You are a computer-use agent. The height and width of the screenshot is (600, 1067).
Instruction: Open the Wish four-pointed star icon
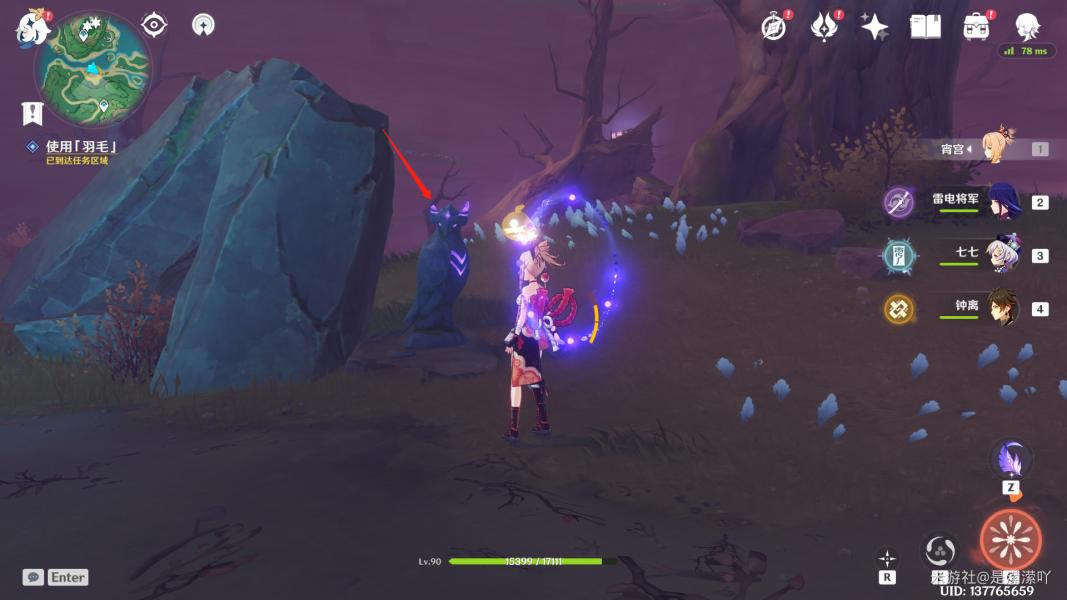tap(874, 27)
